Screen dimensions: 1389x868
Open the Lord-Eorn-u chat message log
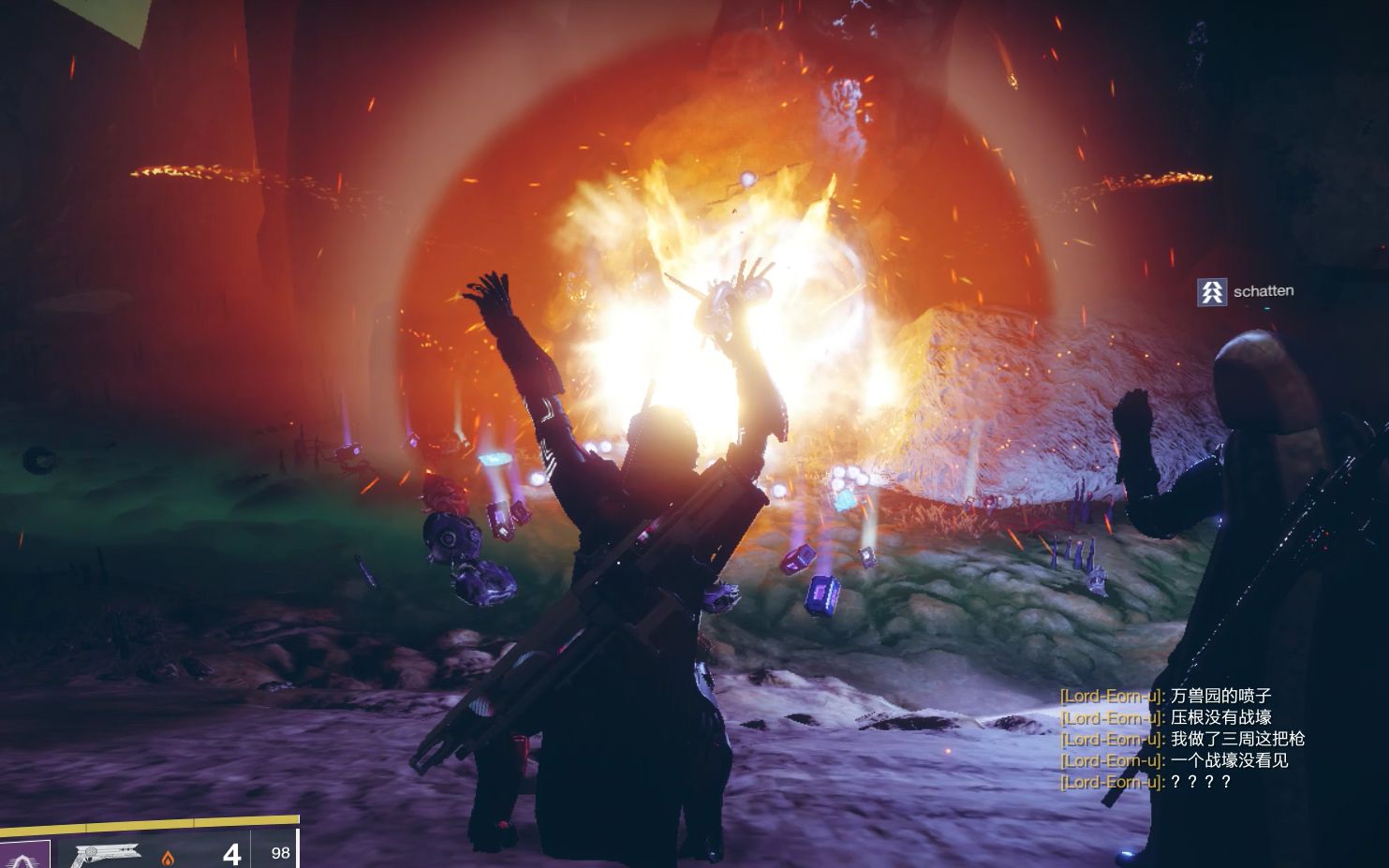1182,739
